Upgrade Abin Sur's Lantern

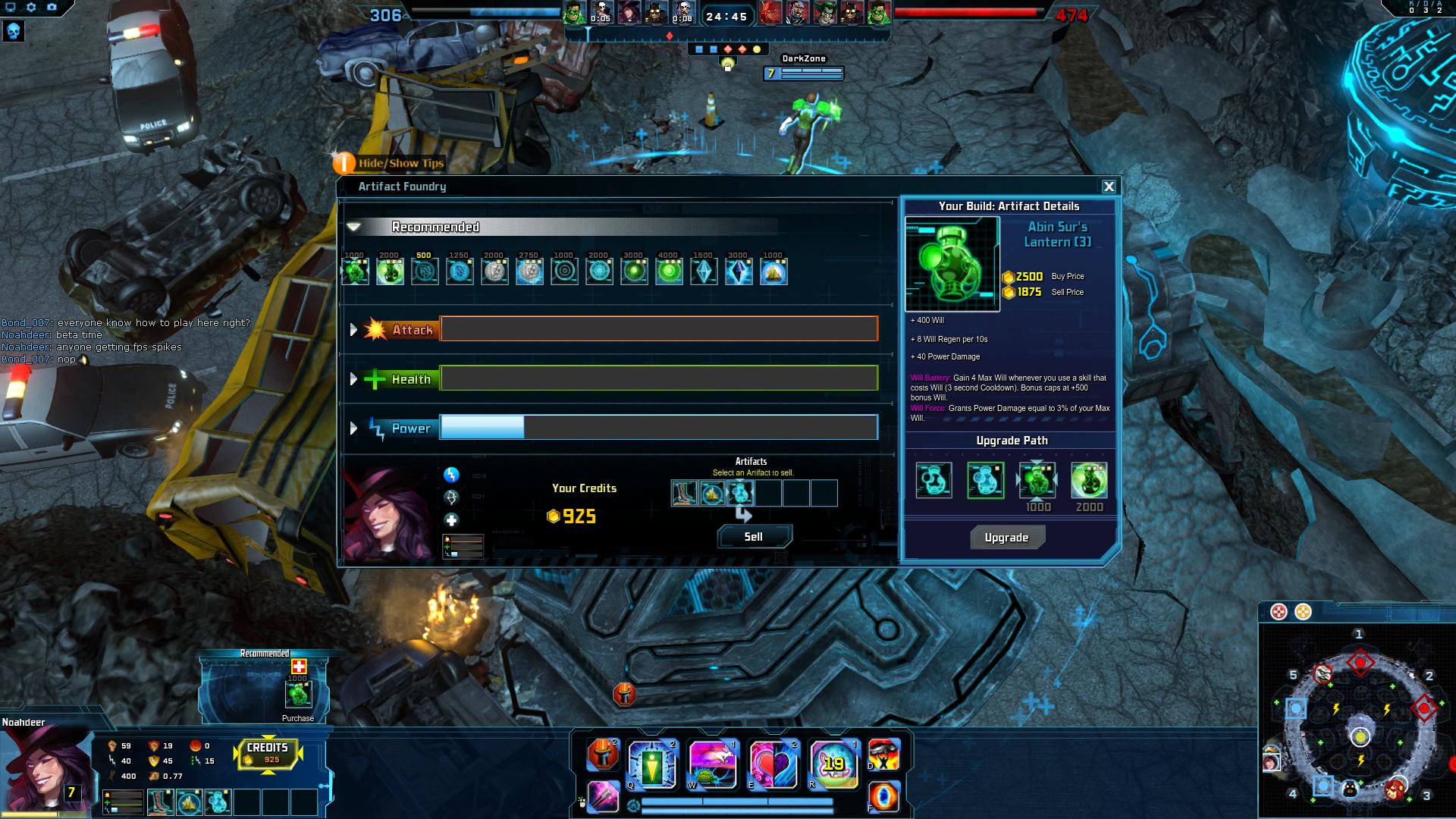[x=1007, y=538]
